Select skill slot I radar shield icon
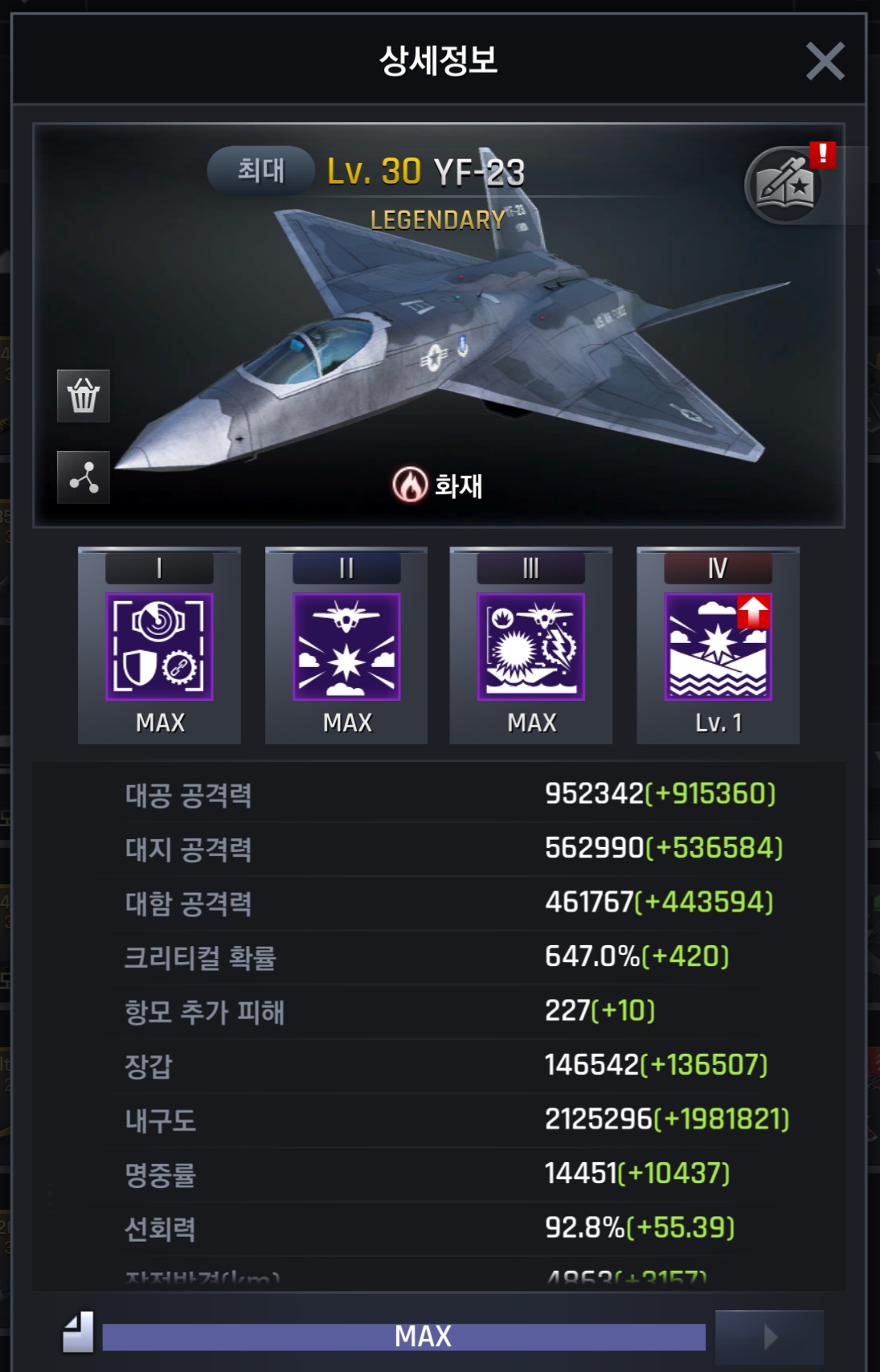Viewport: 880px width, 1372px height. (159, 647)
